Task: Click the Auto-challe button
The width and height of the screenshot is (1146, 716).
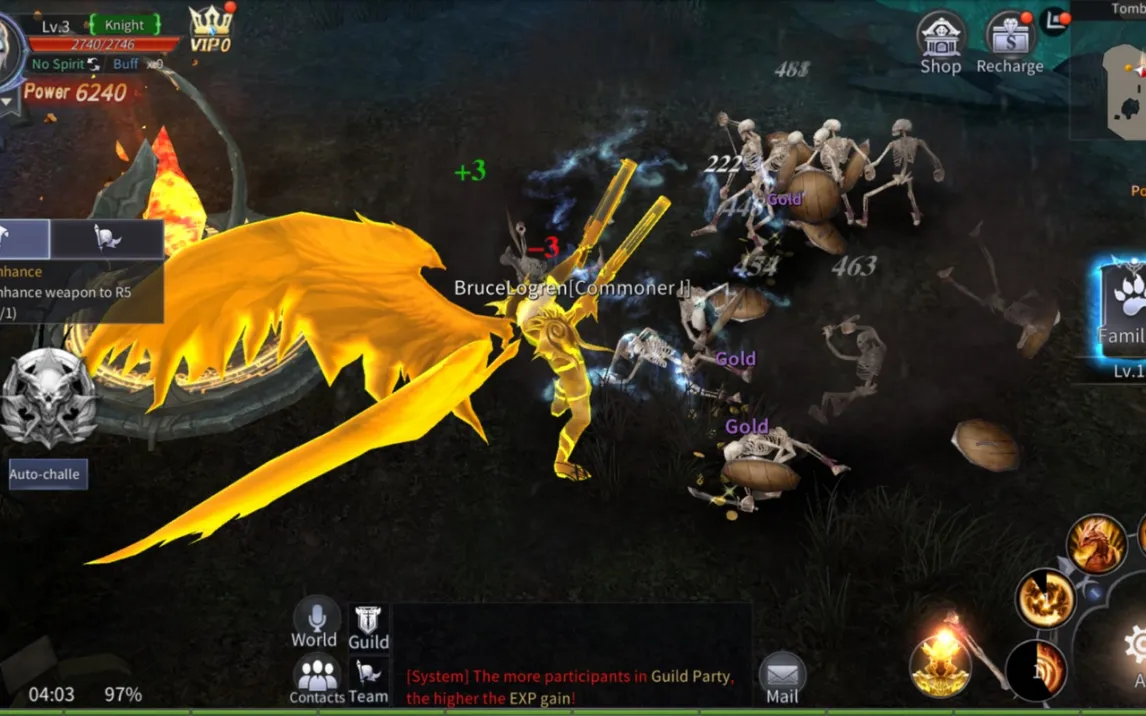Action: pyautogui.click(x=48, y=474)
